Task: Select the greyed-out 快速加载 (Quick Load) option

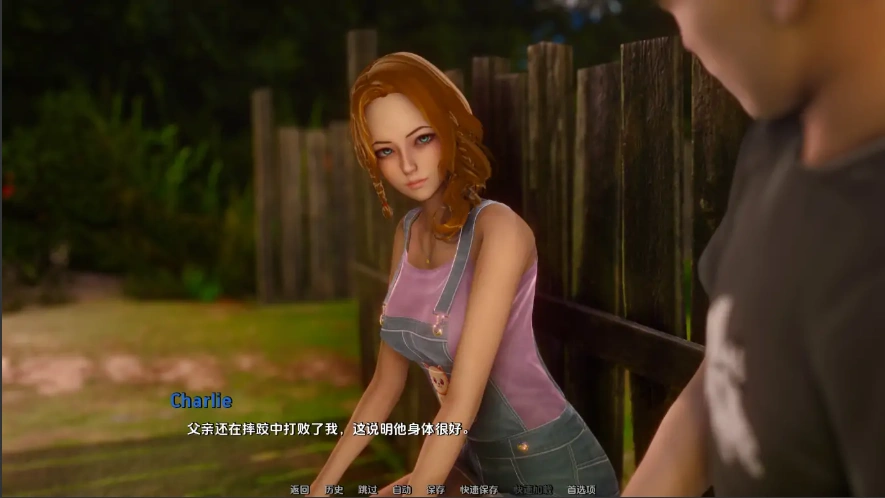Action: [533, 490]
